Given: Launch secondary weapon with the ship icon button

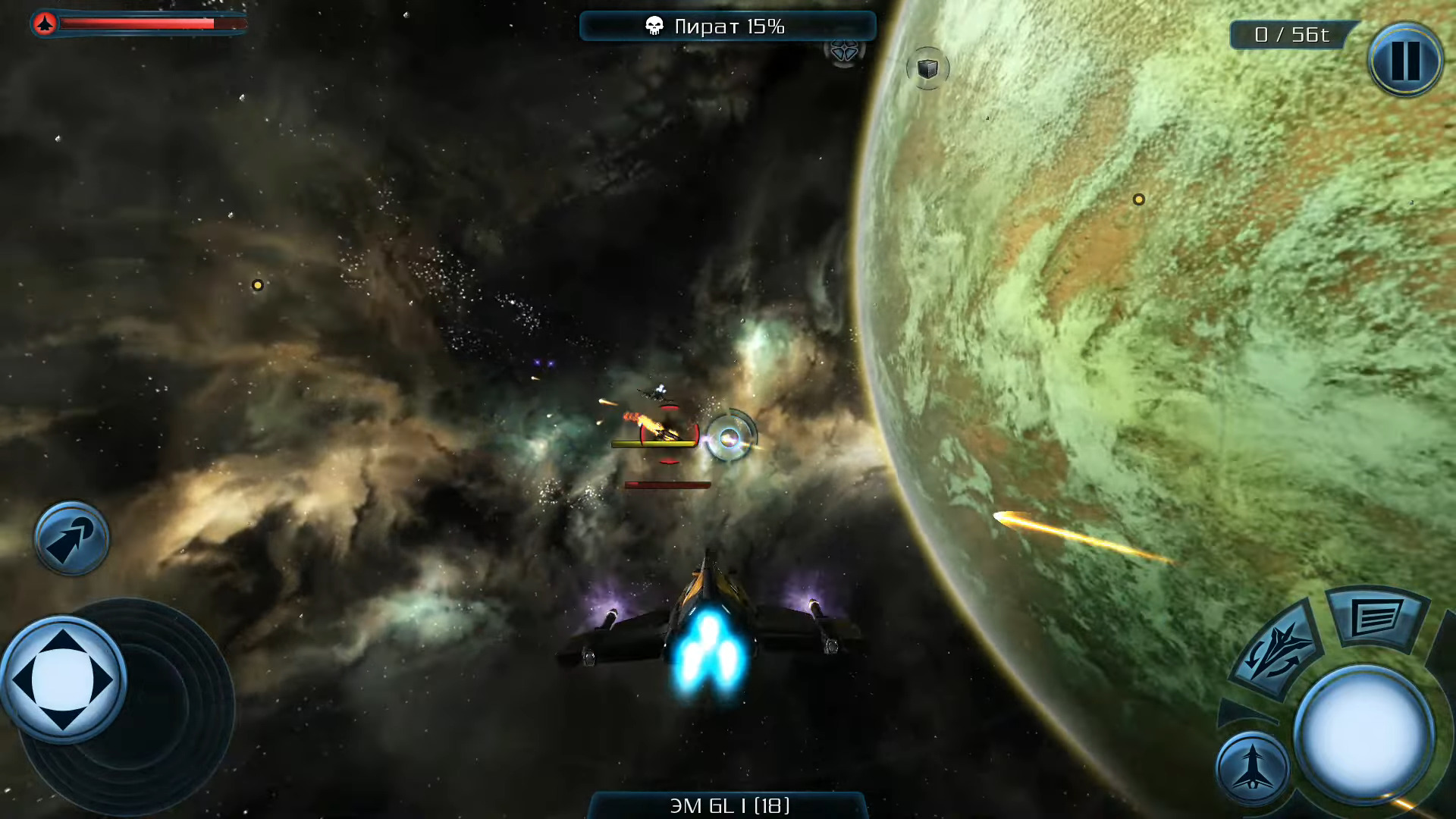Looking at the screenshot, I should pyautogui.click(x=1253, y=767).
